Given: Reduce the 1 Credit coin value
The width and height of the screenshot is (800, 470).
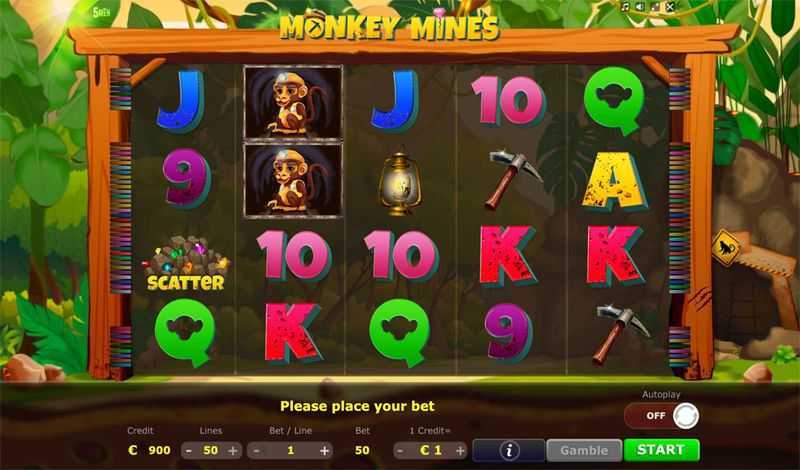Looking at the screenshot, I should (400, 450).
